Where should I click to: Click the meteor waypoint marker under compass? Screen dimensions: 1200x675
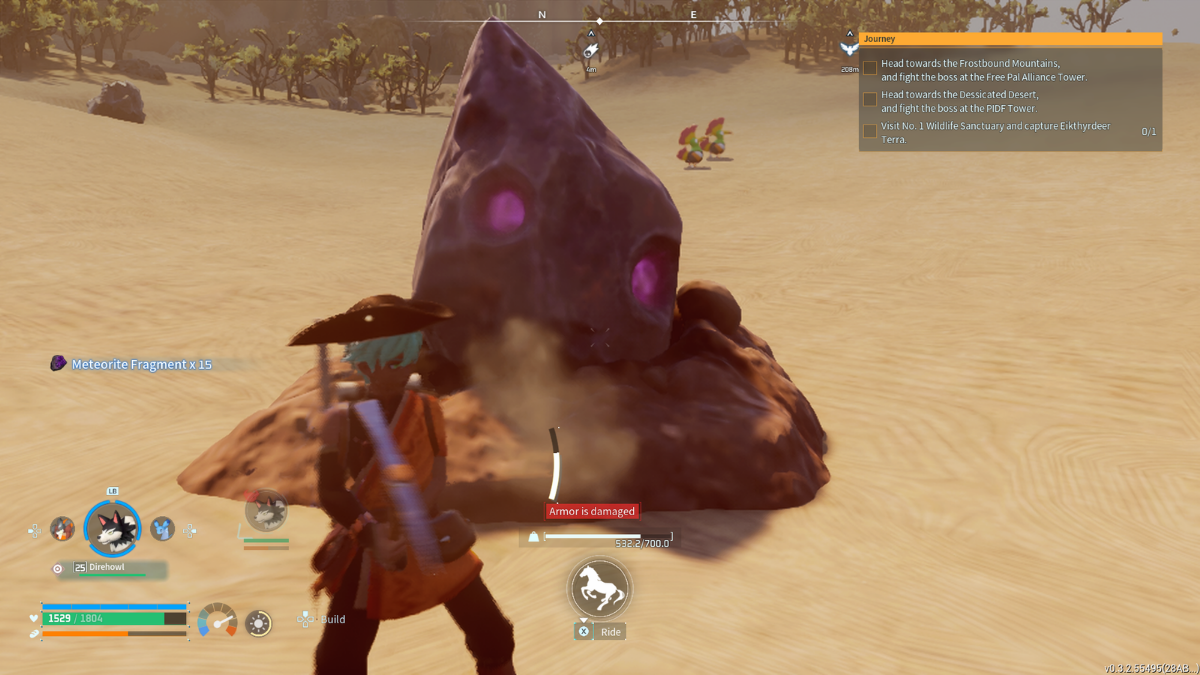tap(591, 50)
